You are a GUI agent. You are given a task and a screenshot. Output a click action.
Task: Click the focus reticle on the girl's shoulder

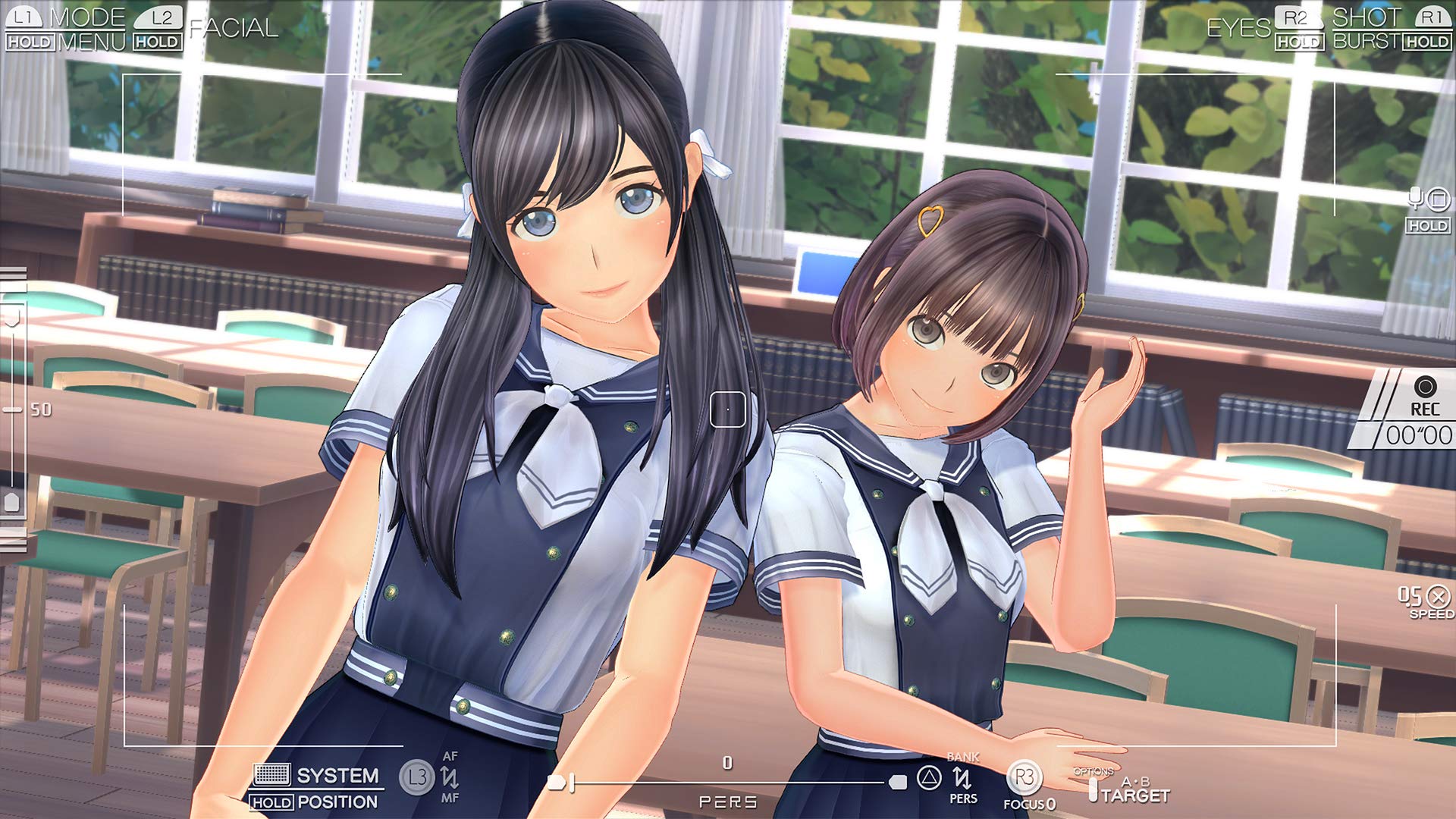coord(726,409)
